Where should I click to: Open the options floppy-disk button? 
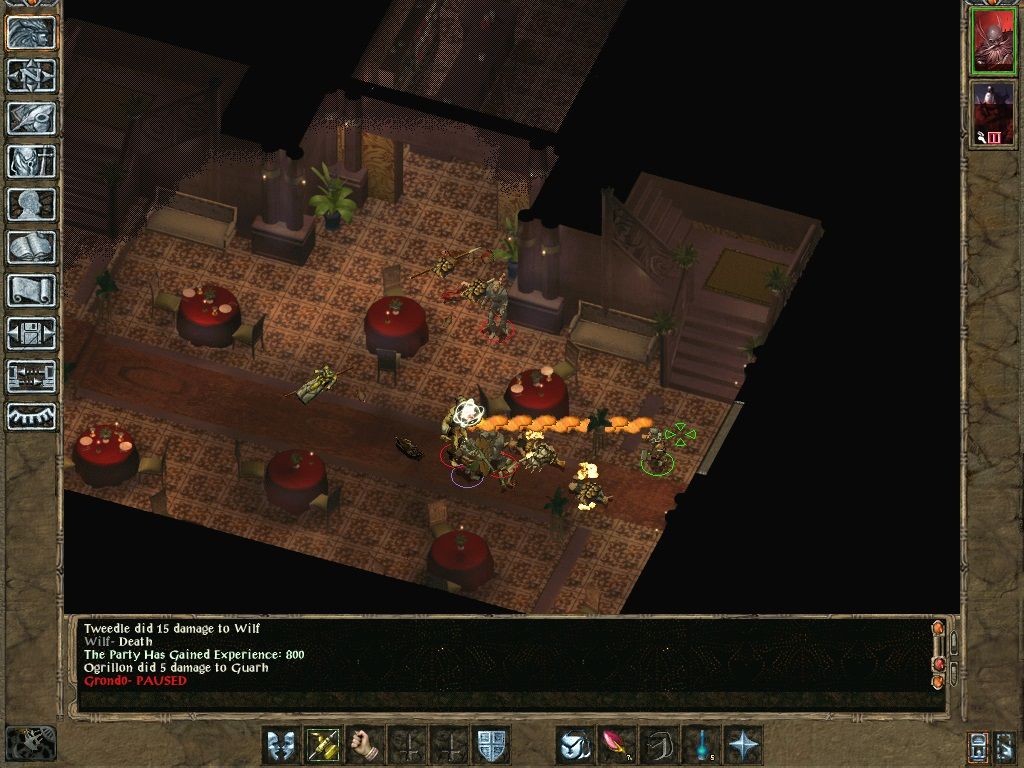[31, 333]
